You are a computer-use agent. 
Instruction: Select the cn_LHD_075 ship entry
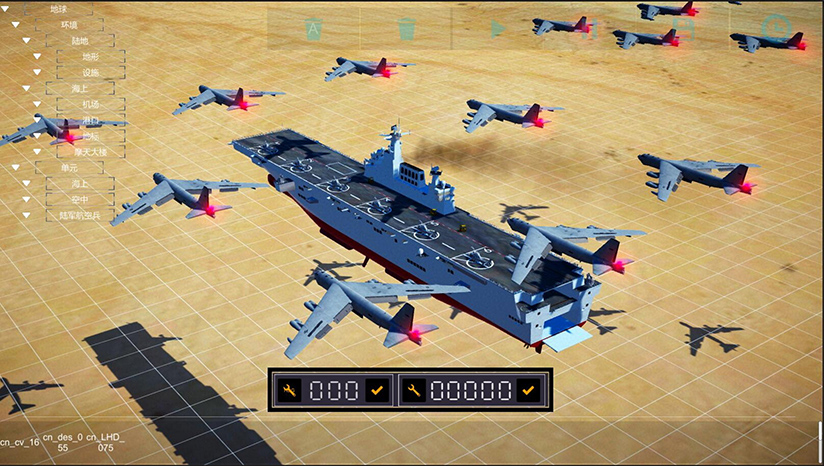pyautogui.click(x=105, y=443)
